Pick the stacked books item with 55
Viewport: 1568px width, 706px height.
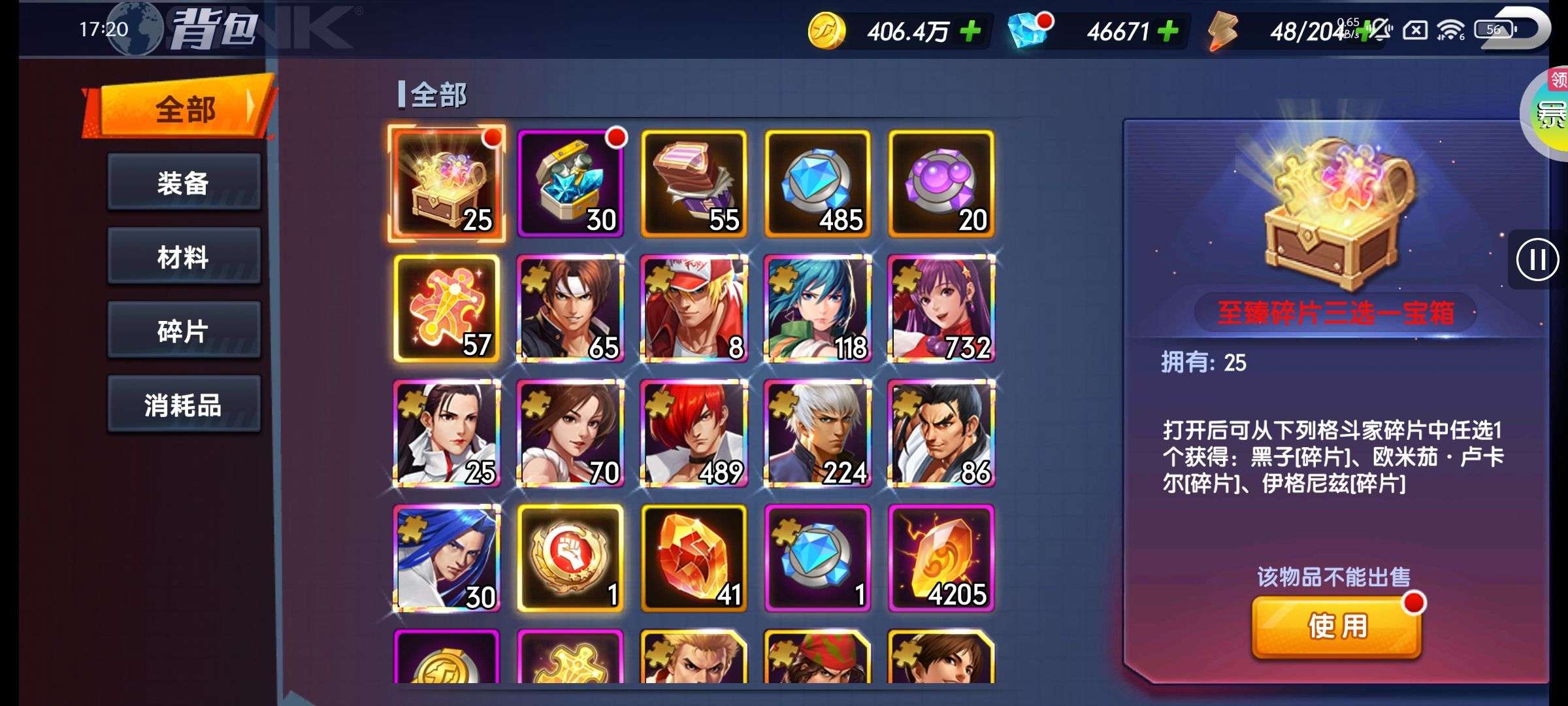(x=694, y=184)
